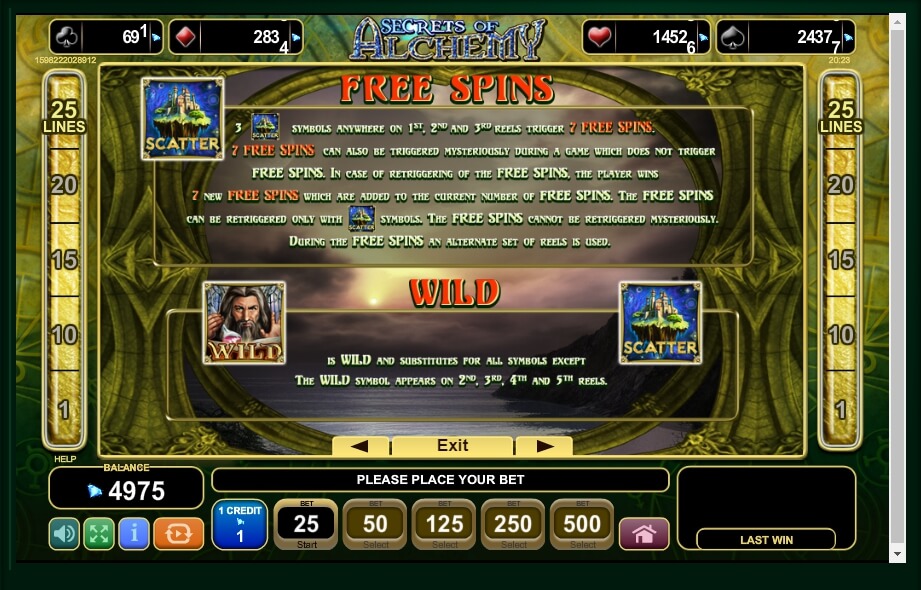
Task: Select the 50 bet button
Action: [375, 524]
